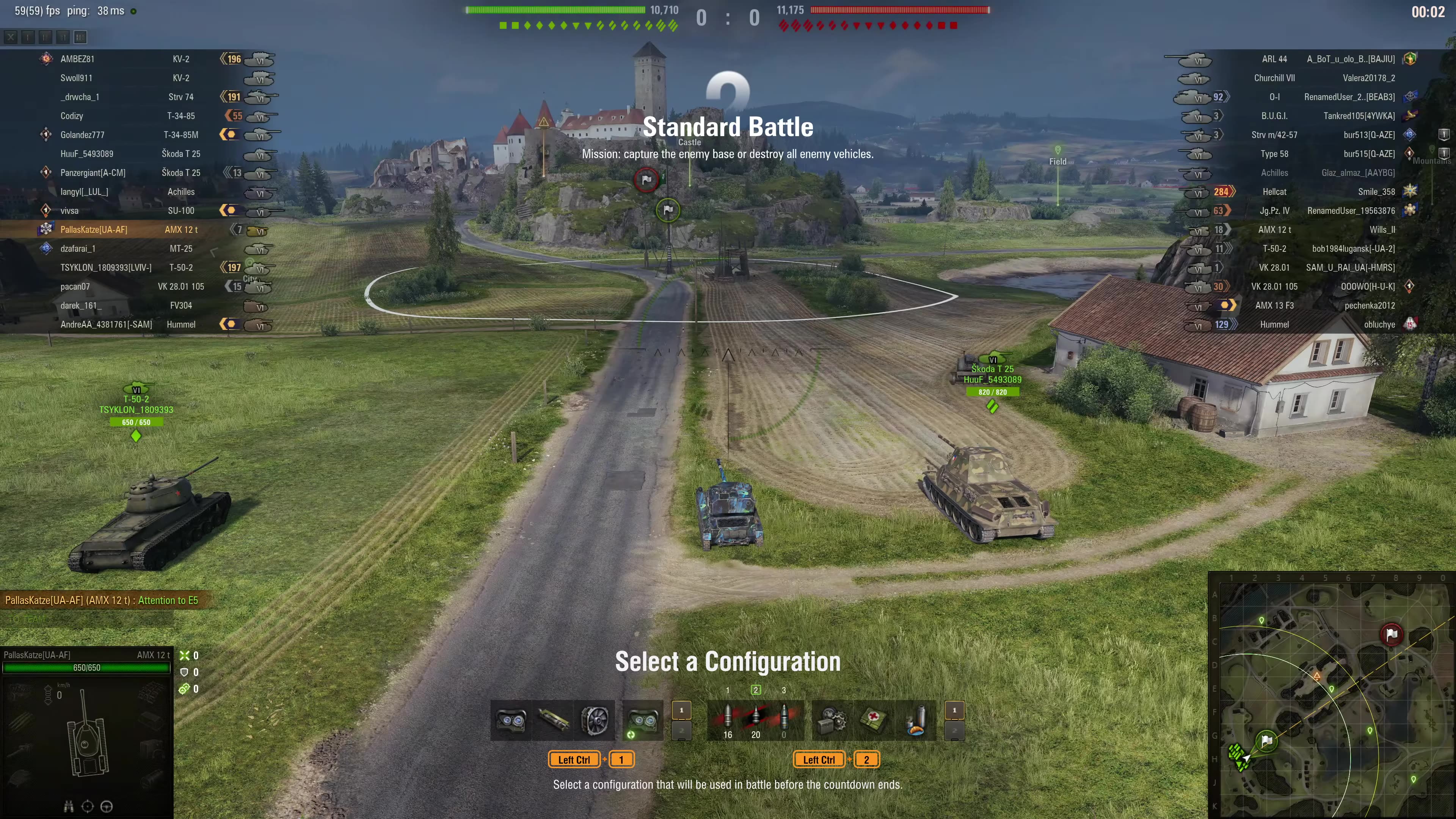
Task: Click the steering wheel control indicator icon
Action: point(107,806)
